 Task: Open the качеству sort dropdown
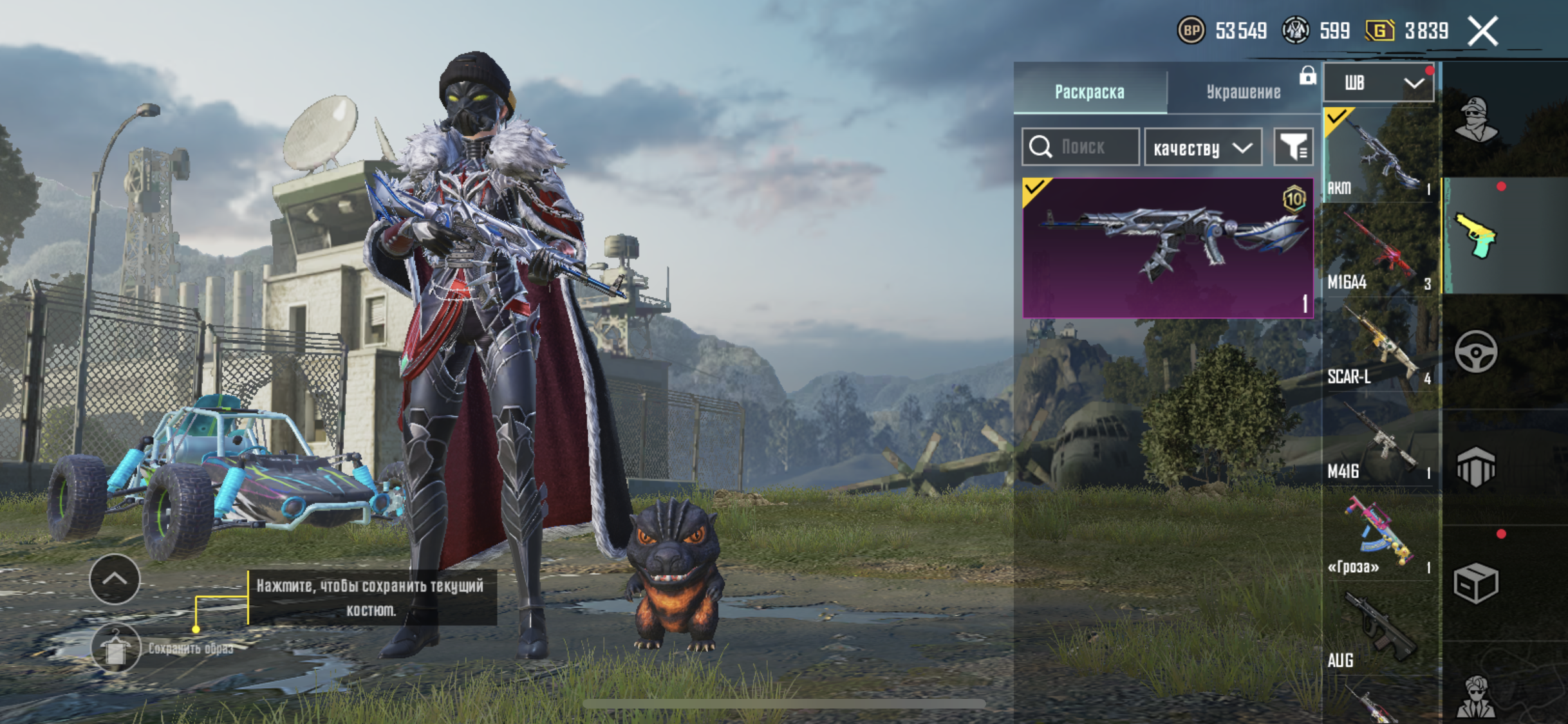1202,148
